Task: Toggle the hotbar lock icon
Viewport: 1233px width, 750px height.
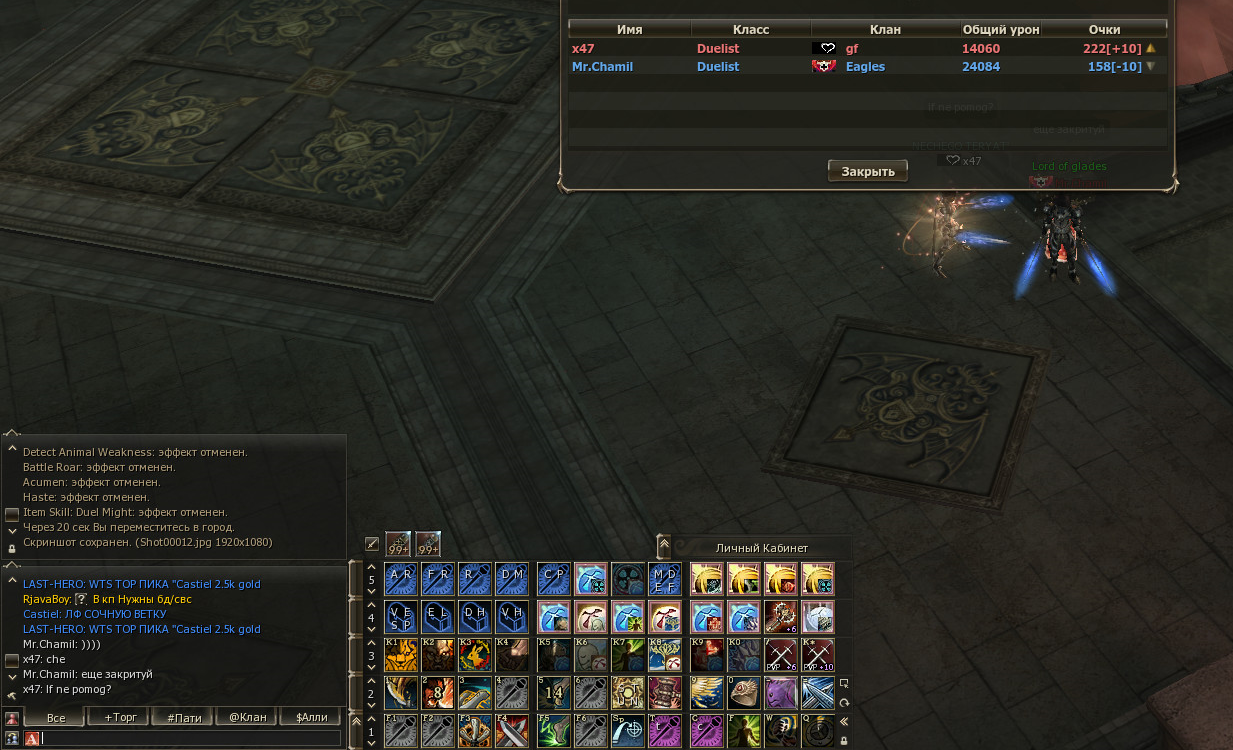Action: point(845,741)
